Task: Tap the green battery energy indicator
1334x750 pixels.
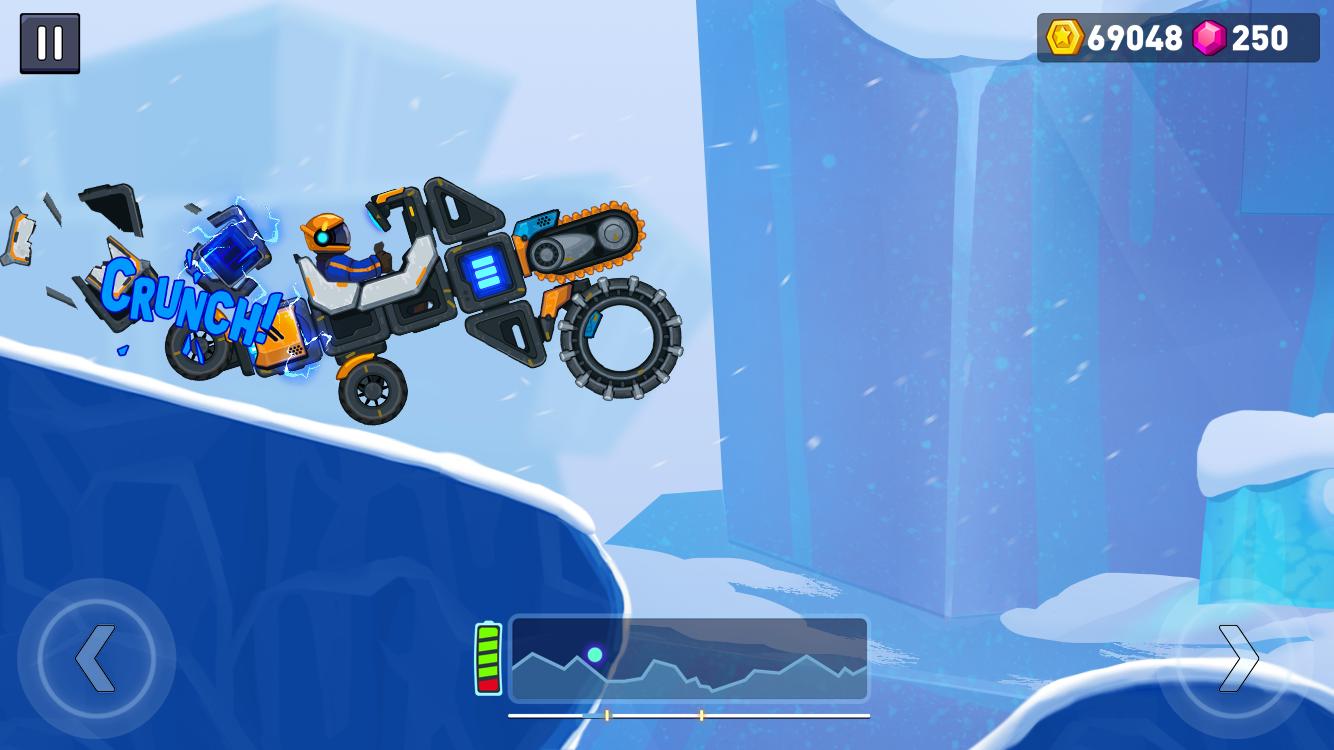Action: pyautogui.click(x=489, y=657)
